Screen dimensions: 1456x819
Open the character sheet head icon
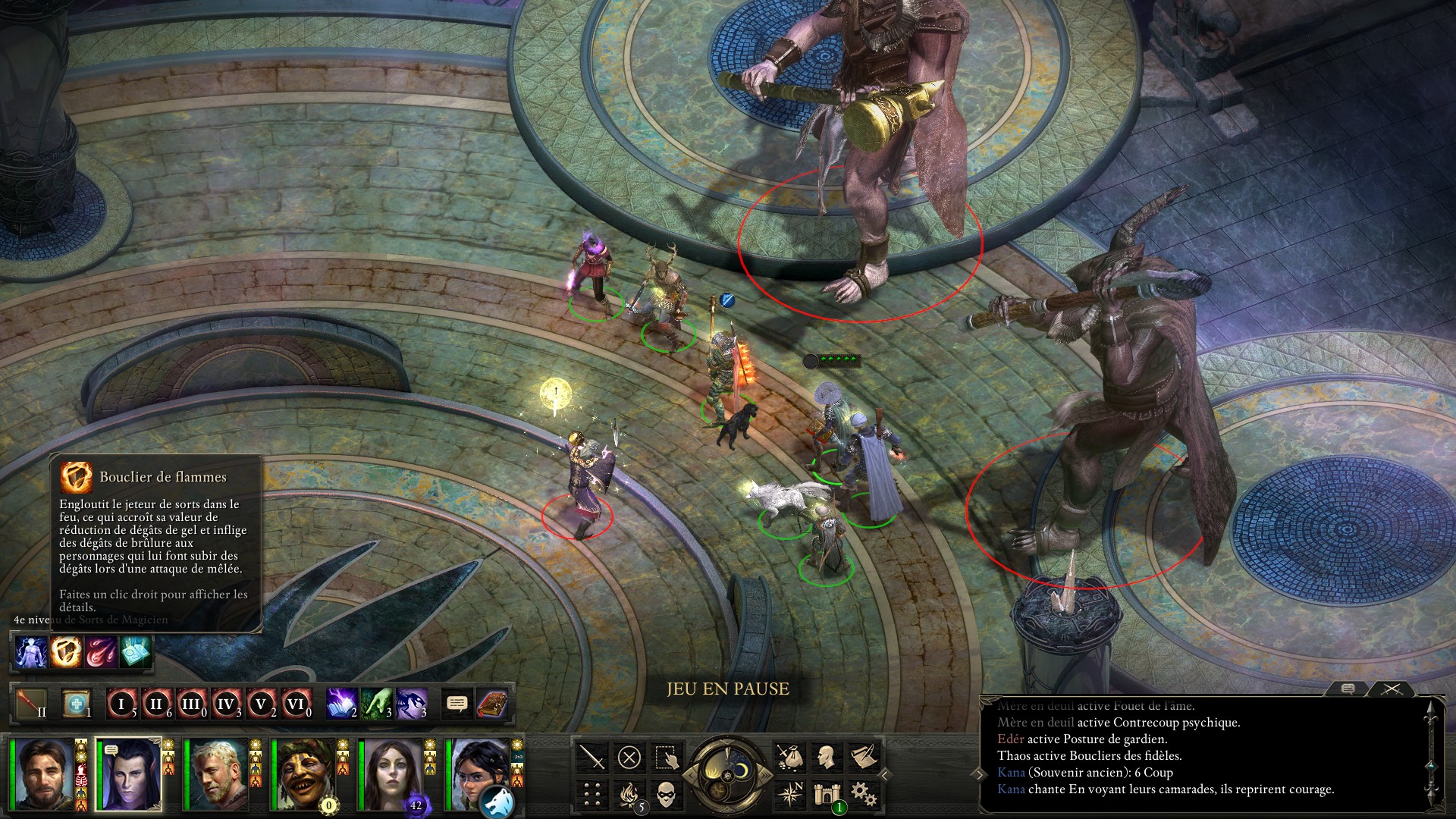[x=827, y=757]
